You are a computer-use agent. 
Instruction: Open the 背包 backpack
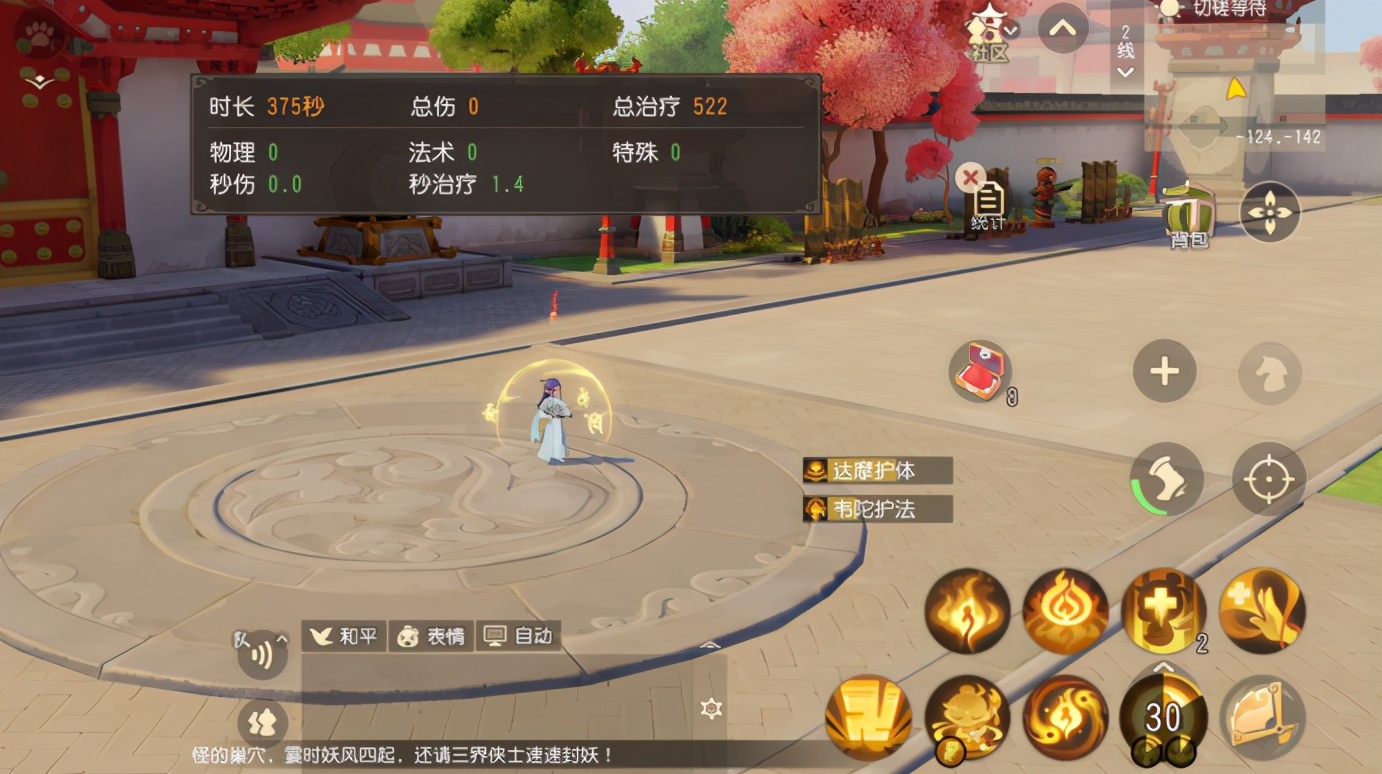(x=1188, y=214)
